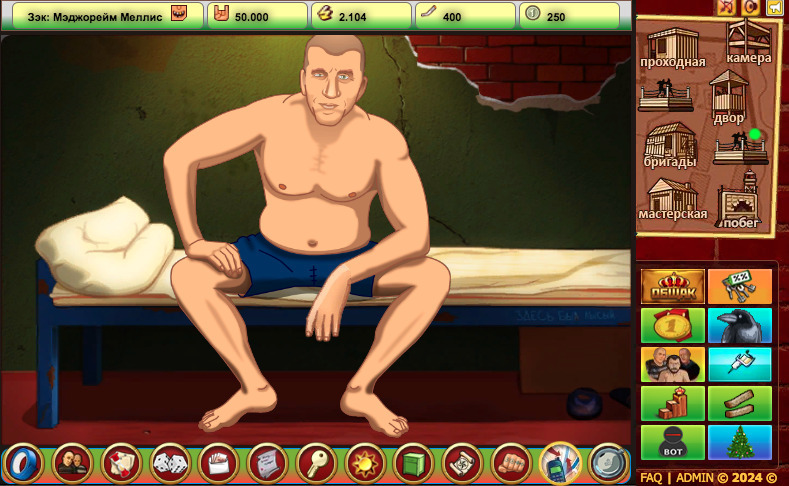Click the golden key toolbar icon
This screenshot has width=789, height=486.
click(316, 462)
